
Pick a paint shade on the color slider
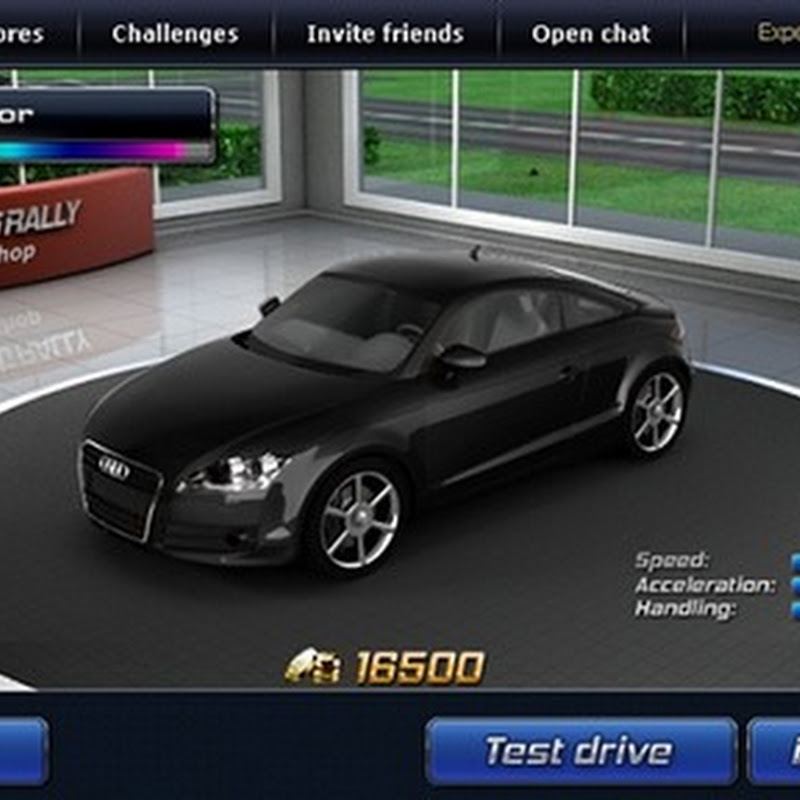coord(100,151)
